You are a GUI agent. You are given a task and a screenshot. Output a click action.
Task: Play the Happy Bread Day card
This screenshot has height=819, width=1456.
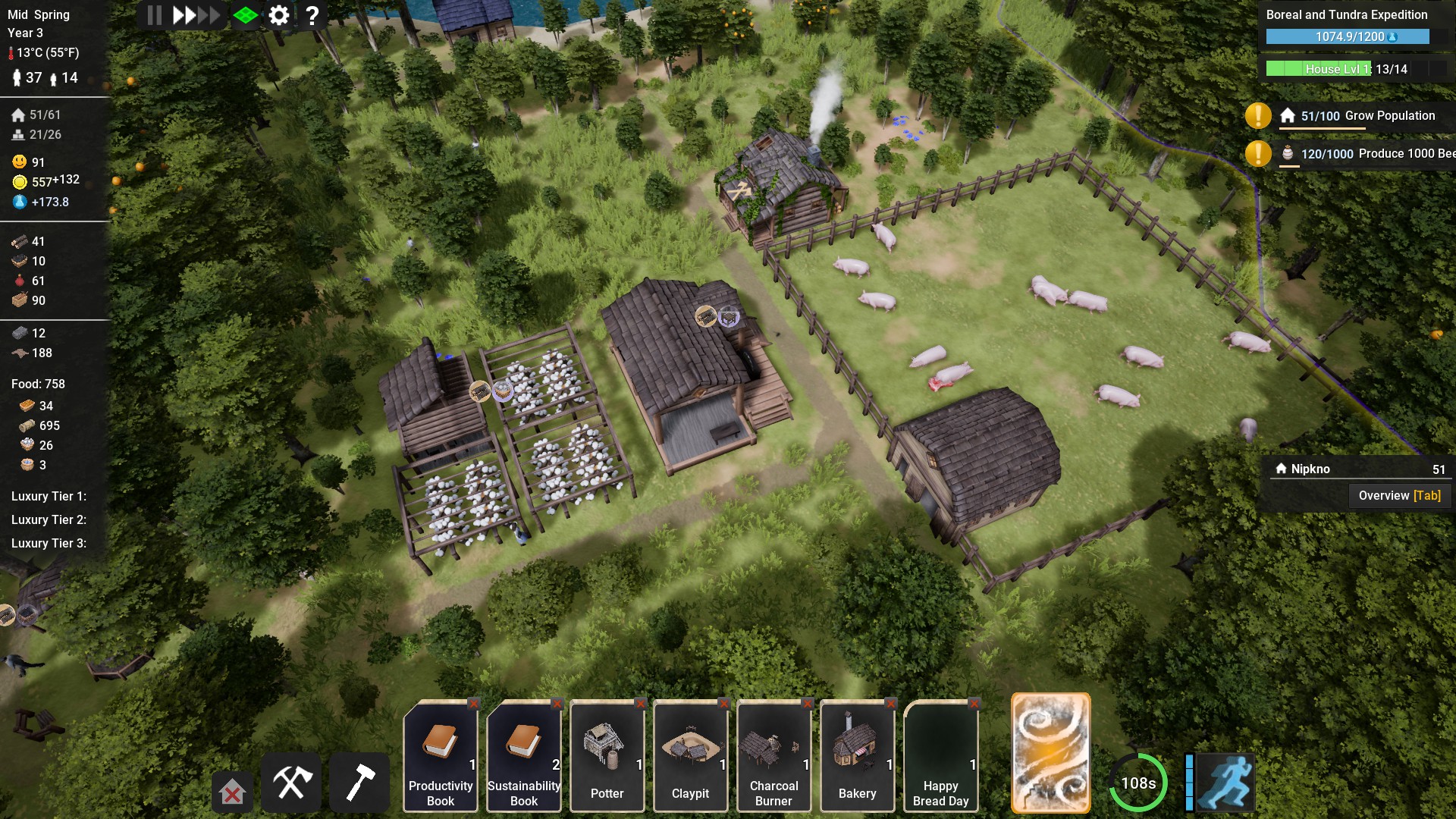click(x=941, y=757)
